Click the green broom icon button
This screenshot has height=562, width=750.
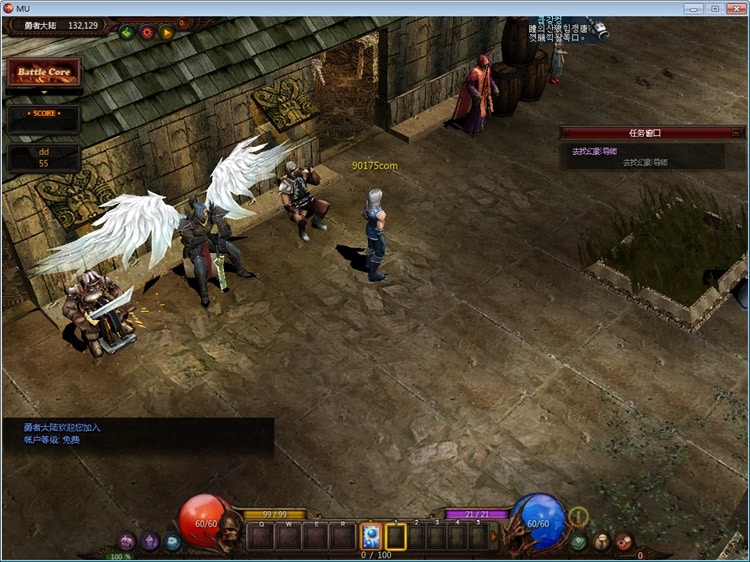pyautogui.click(x=127, y=32)
